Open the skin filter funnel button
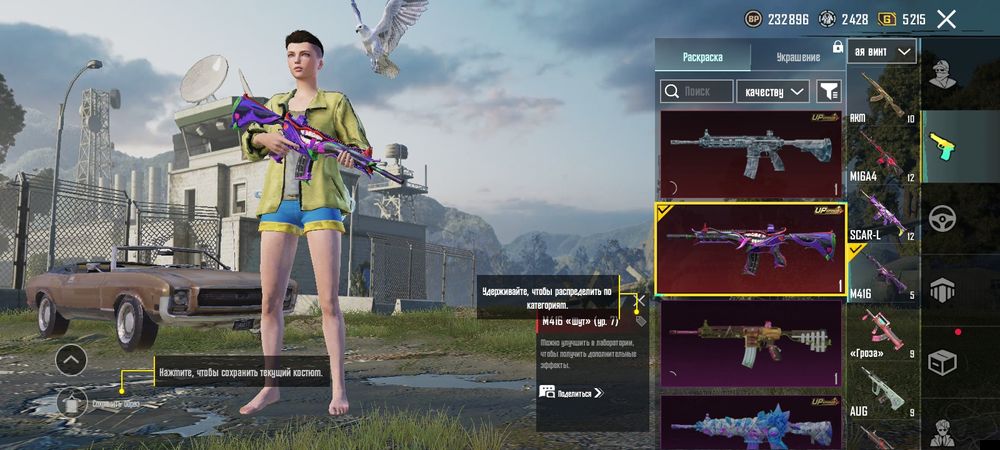This screenshot has width=1000, height=450. coord(828,92)
